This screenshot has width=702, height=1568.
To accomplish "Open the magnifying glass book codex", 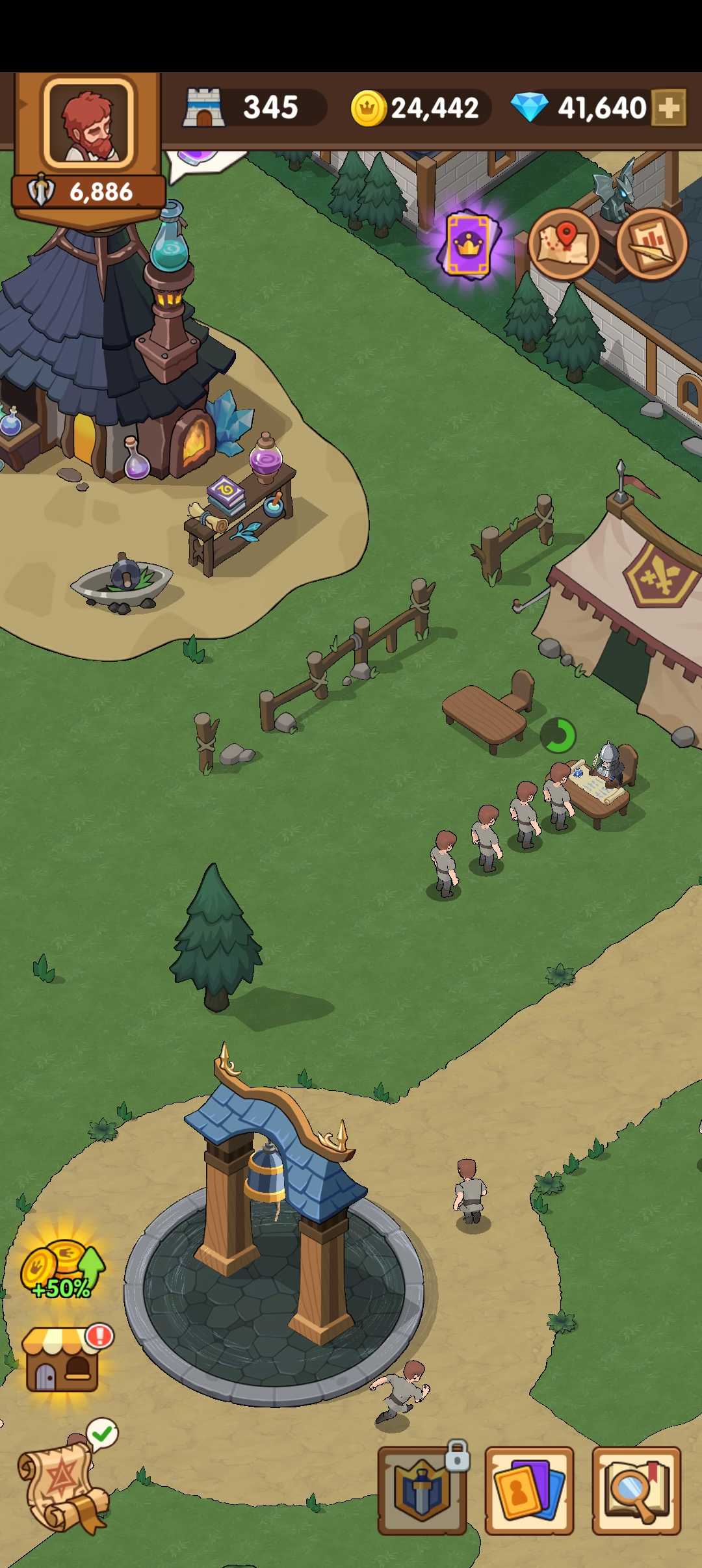I will (x=636, y=1491).
